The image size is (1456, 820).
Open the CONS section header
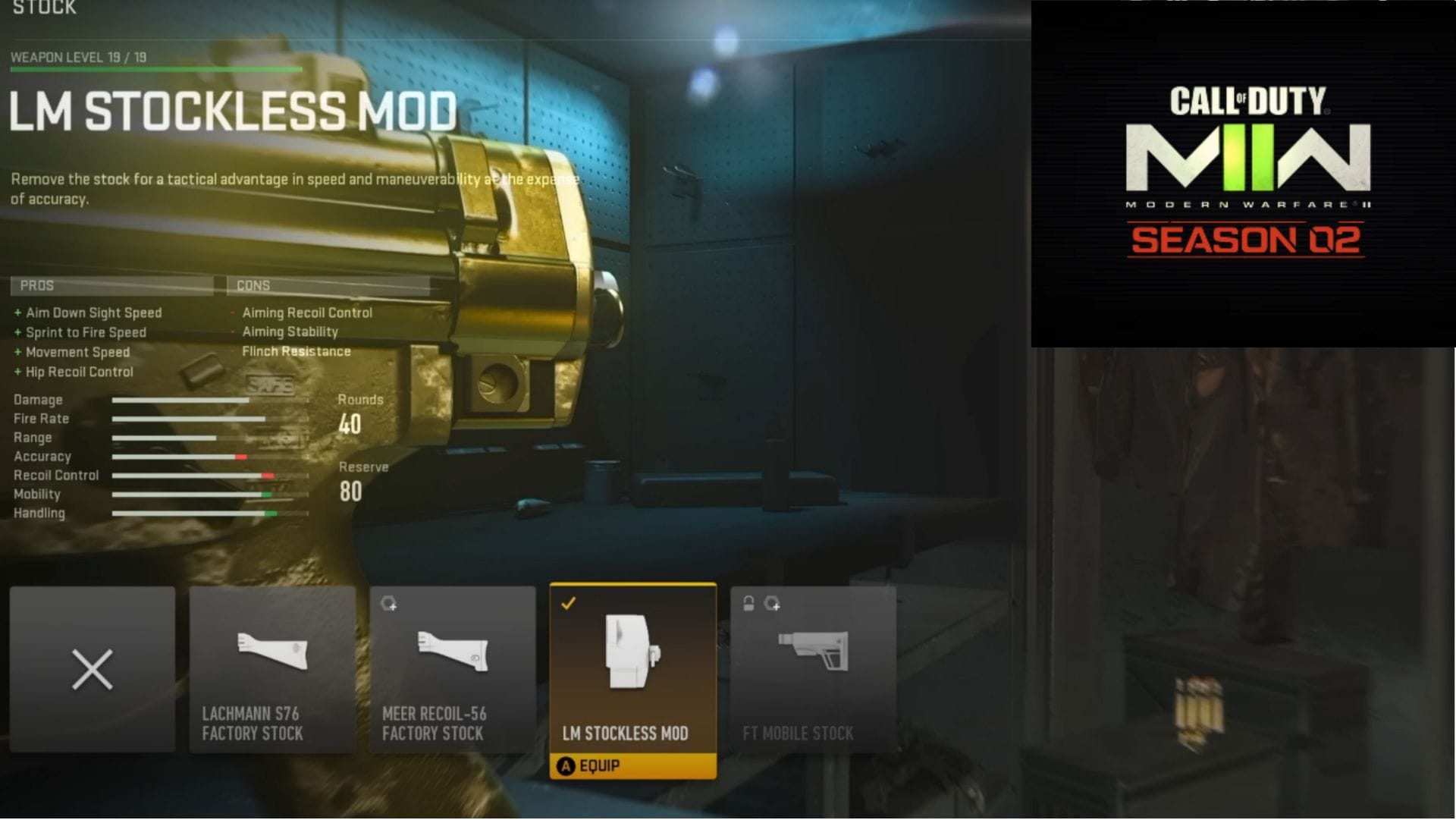(254, 285)
